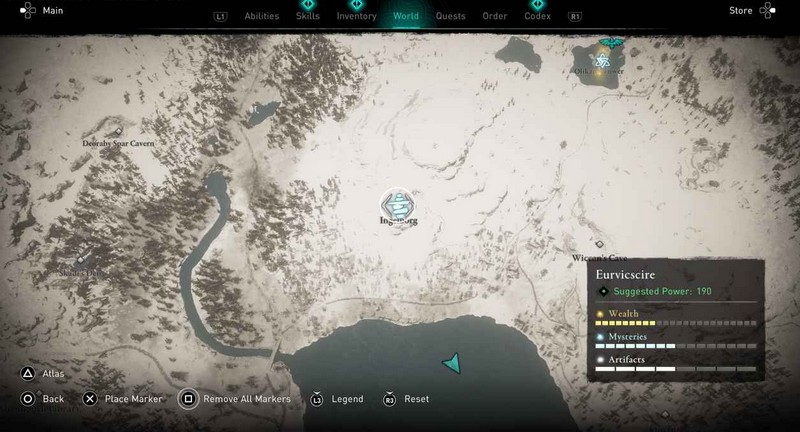Image resolution: width=800 pixels, height=432 pixels.
Task: Show the Quests tab
Action: point(450,16)
